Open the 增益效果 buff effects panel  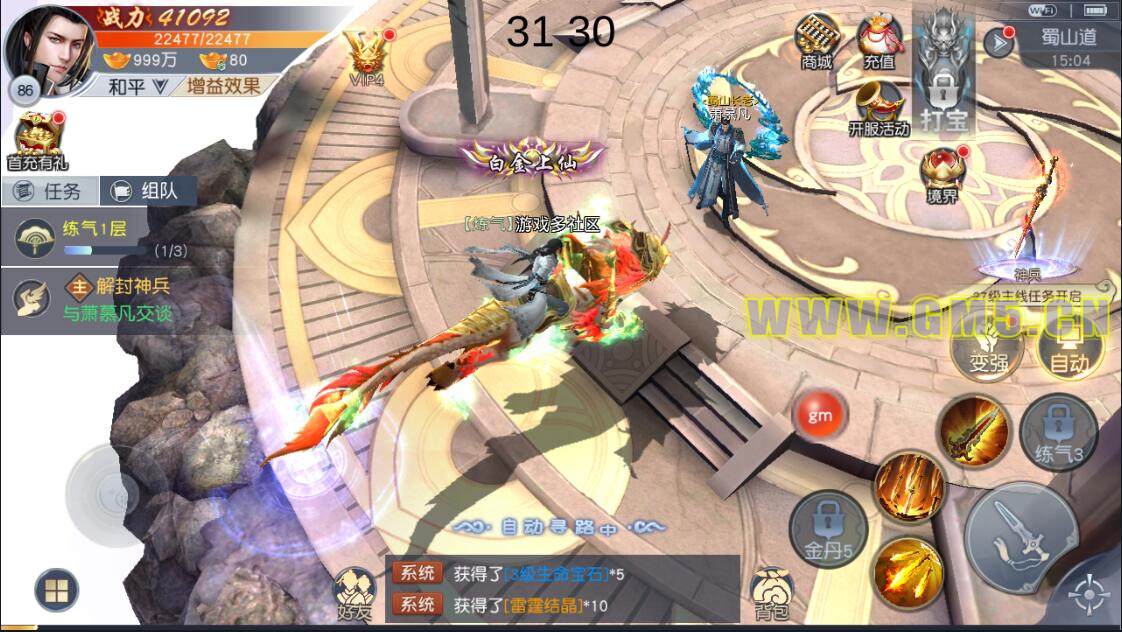[x=222, y=86]
